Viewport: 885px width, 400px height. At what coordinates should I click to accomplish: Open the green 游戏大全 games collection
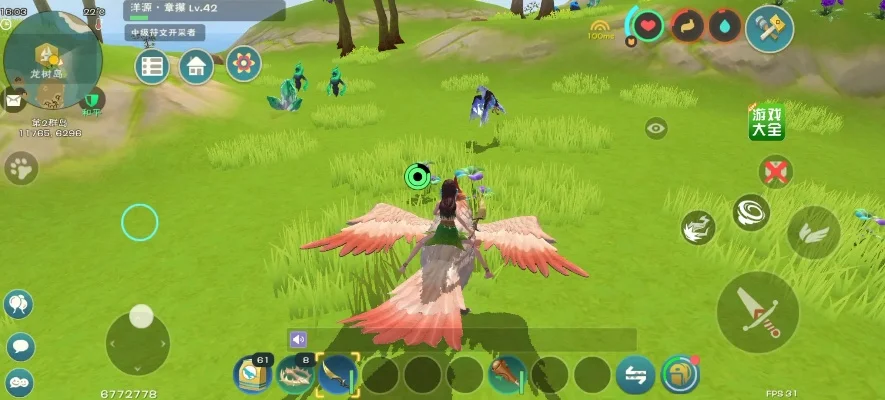pos(767,121)
